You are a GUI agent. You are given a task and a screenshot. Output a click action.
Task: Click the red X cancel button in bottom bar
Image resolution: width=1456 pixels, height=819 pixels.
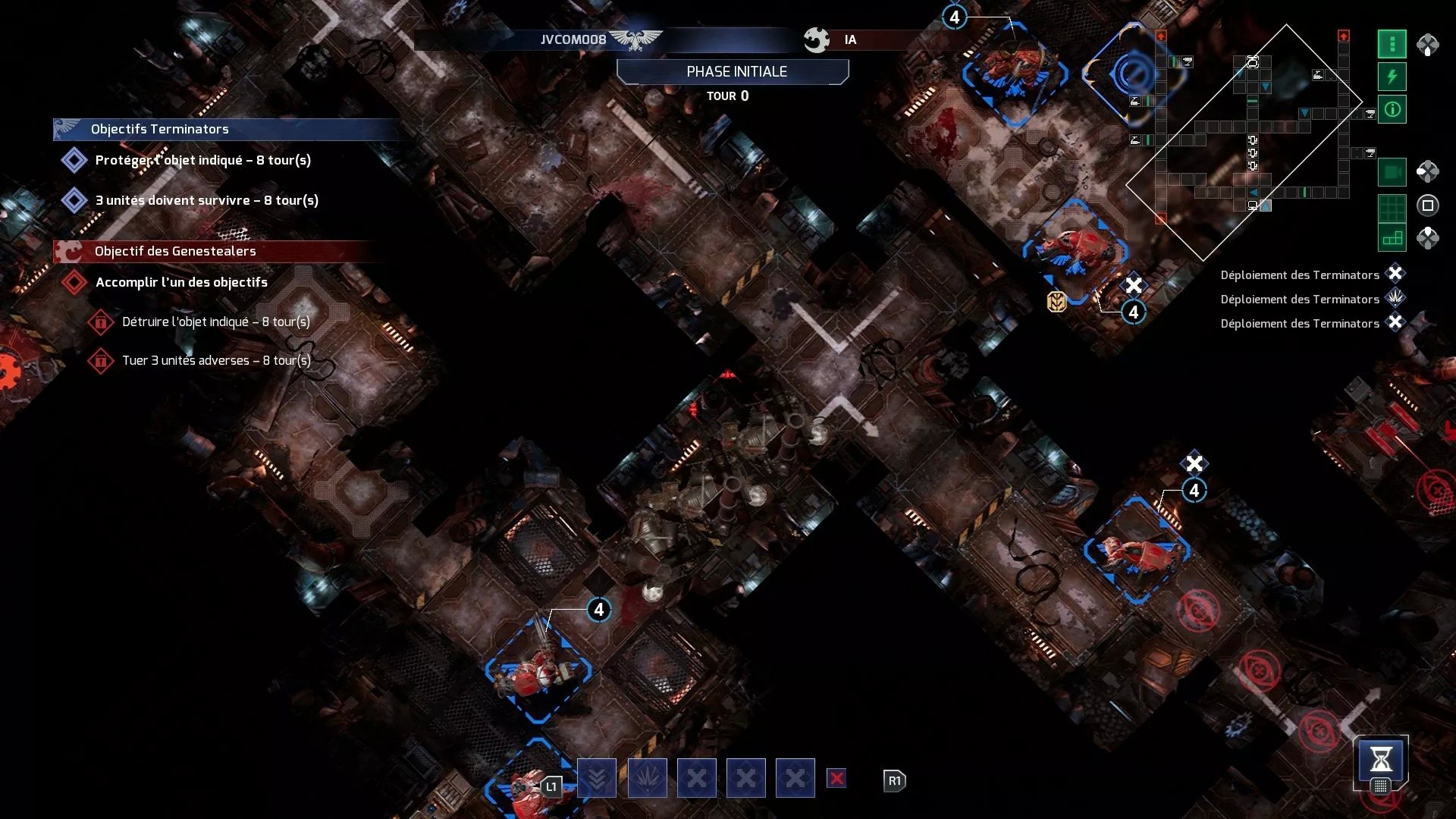coord(836,778)
